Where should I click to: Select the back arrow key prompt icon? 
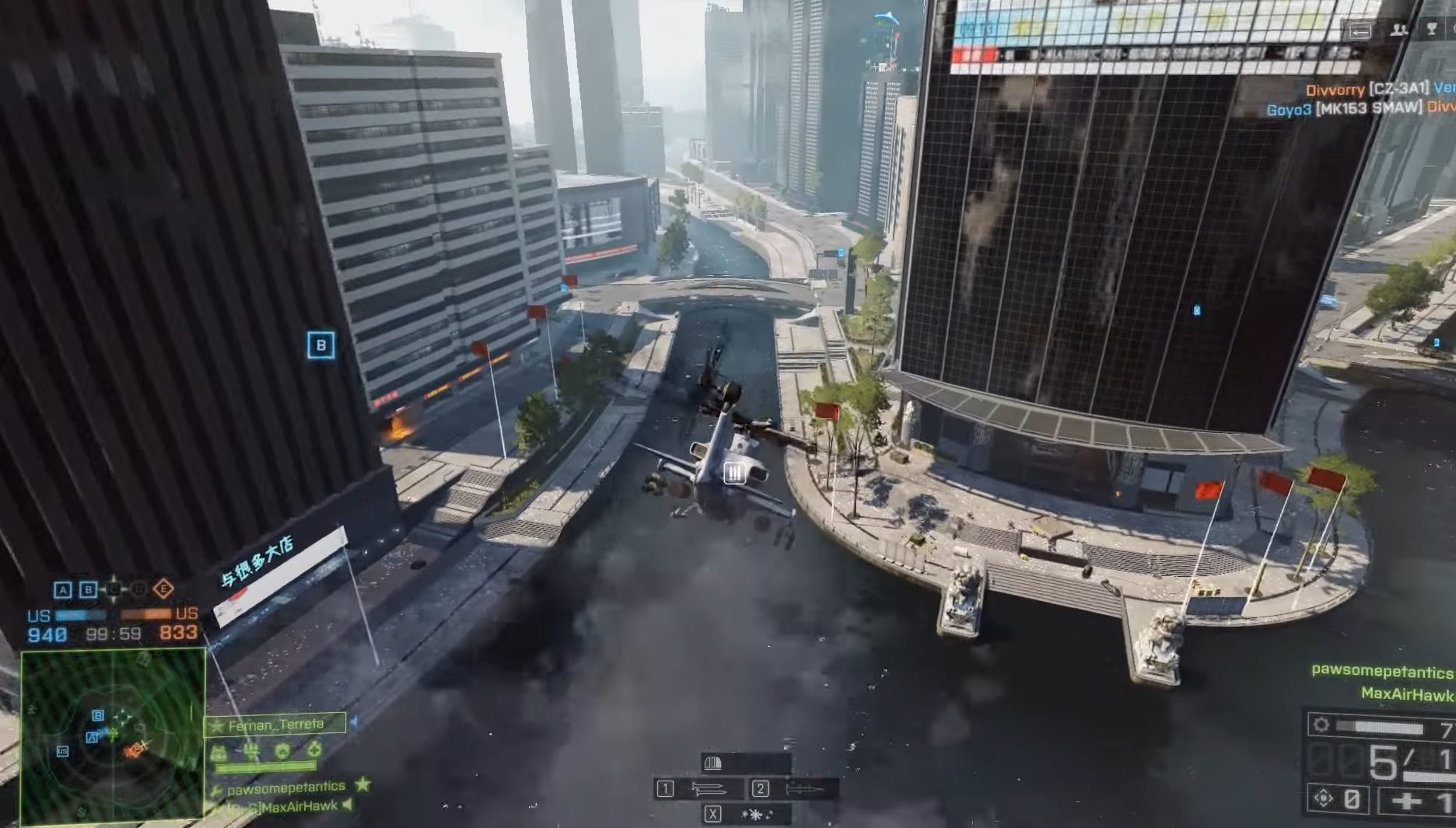1360,30
